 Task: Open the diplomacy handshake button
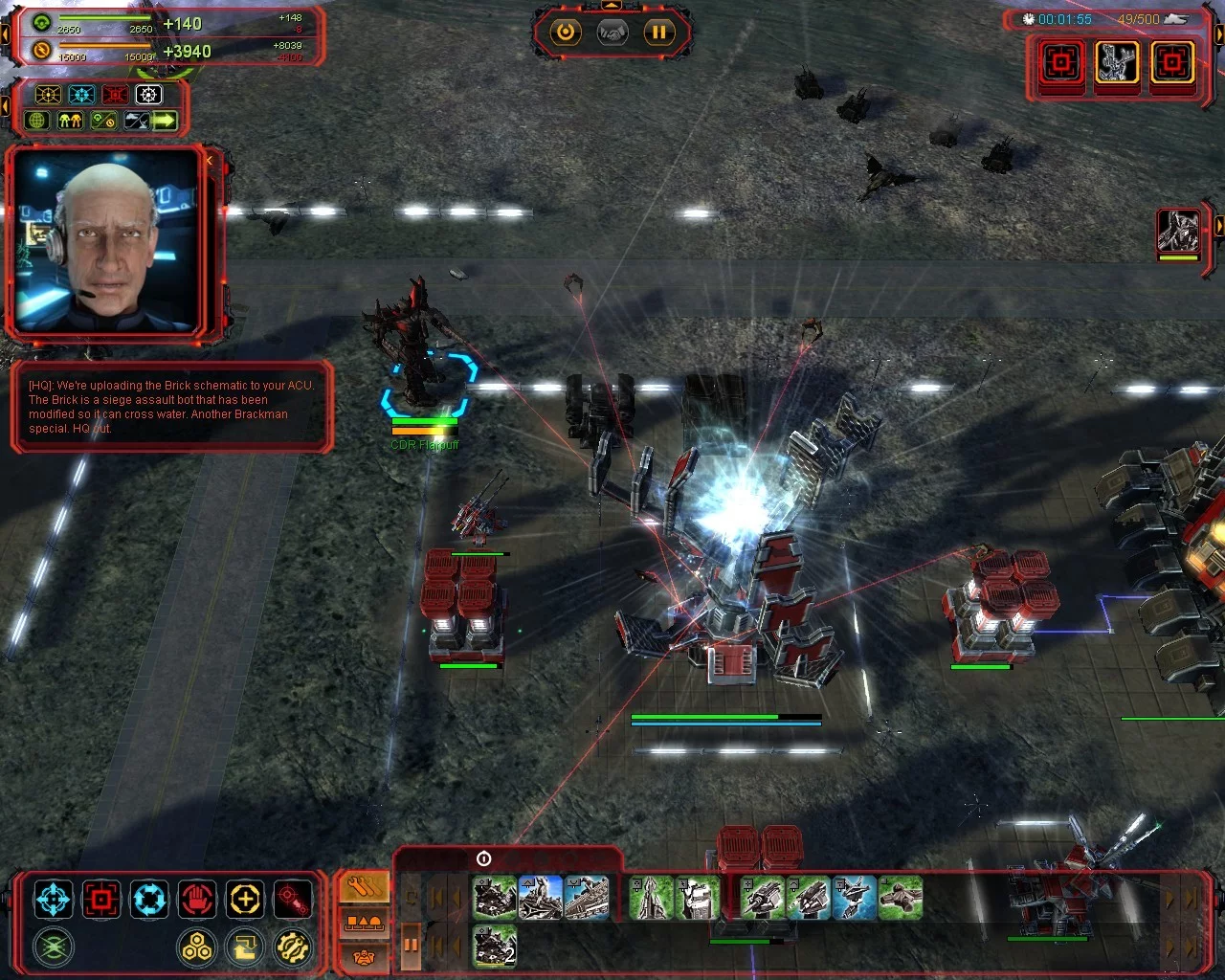(x=612, y=33)
